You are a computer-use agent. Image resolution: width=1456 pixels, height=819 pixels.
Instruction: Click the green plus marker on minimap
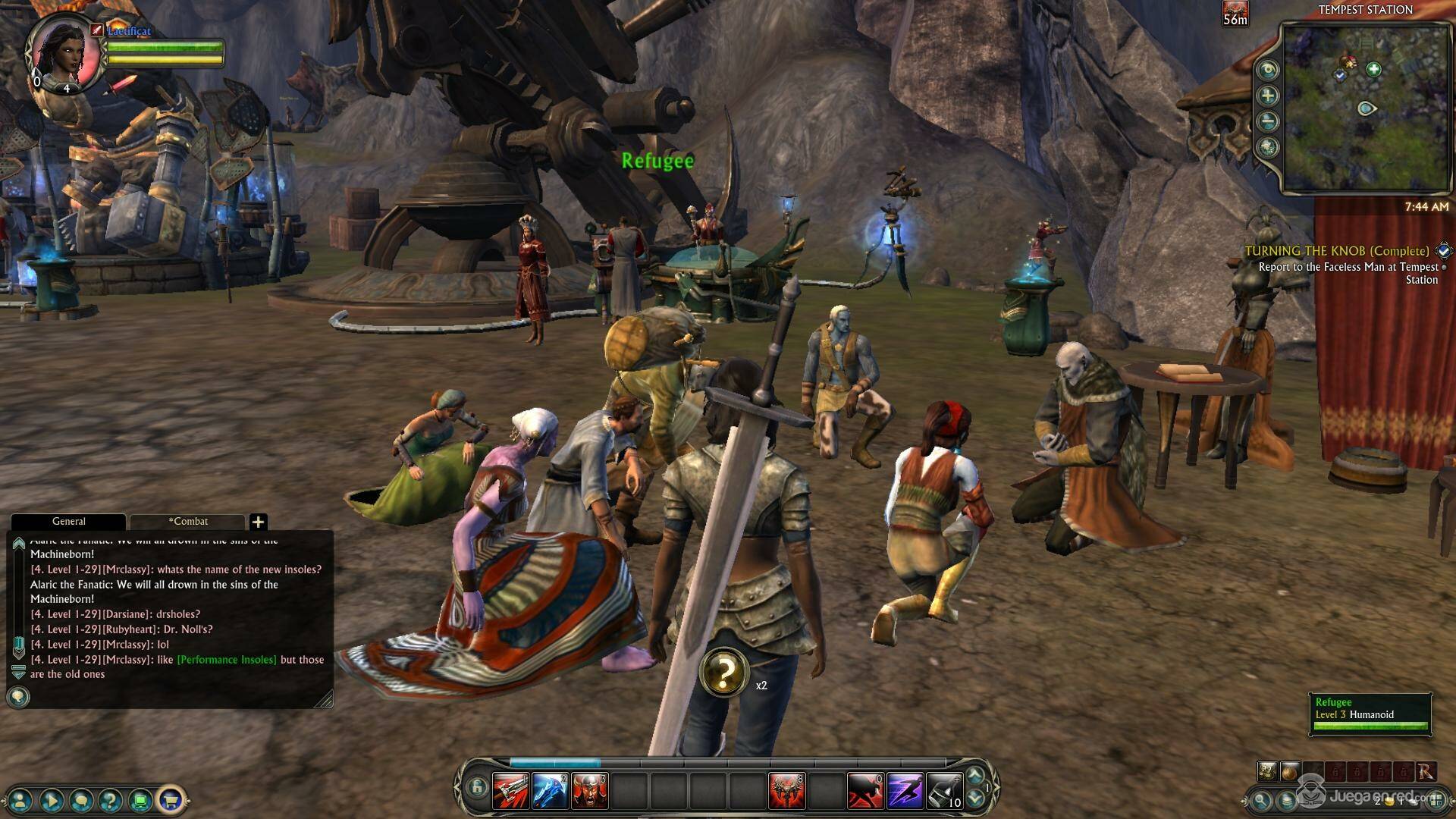click(1373, 70)
